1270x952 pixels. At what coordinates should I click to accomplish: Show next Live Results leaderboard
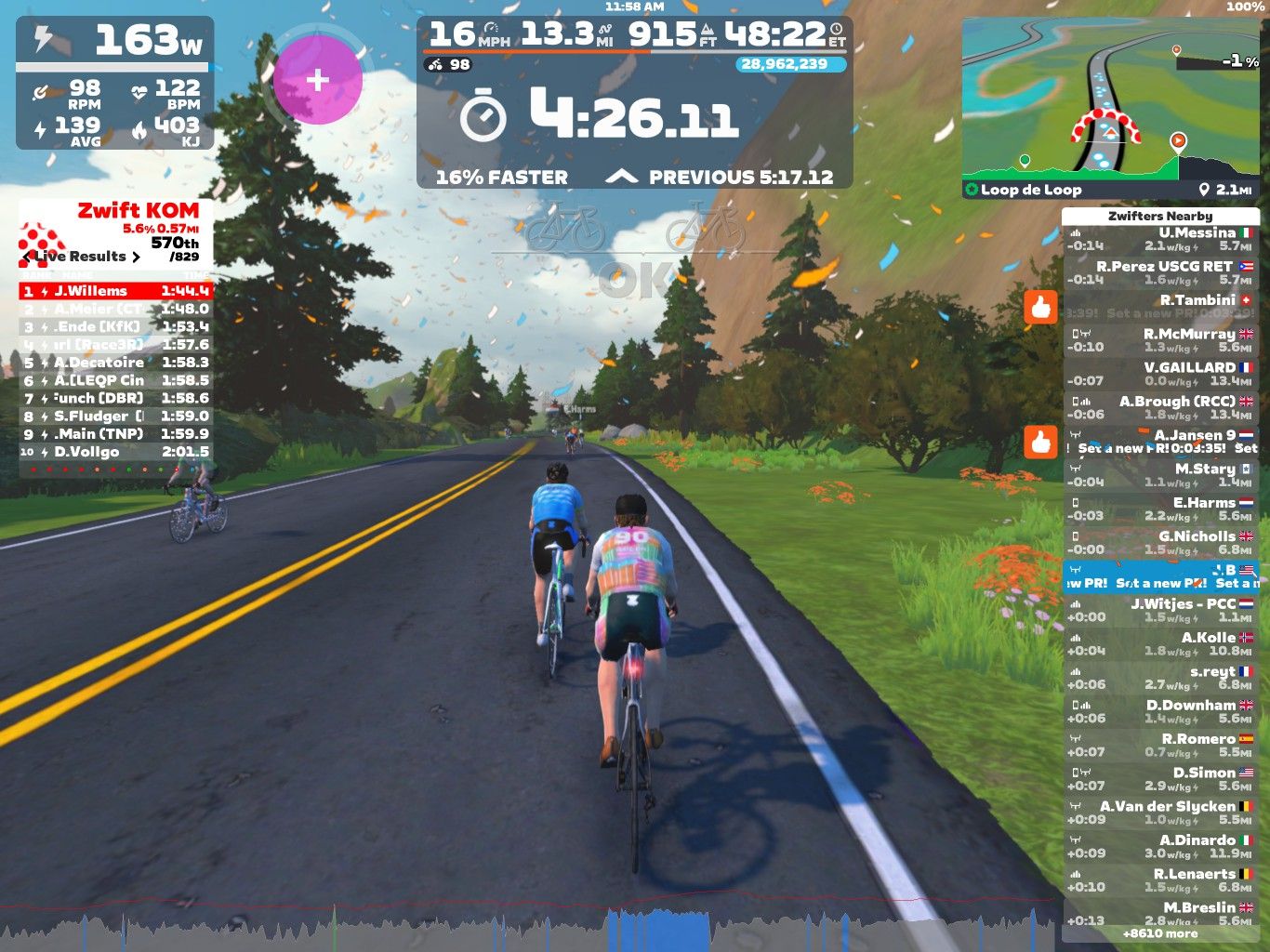coord(136,257)
